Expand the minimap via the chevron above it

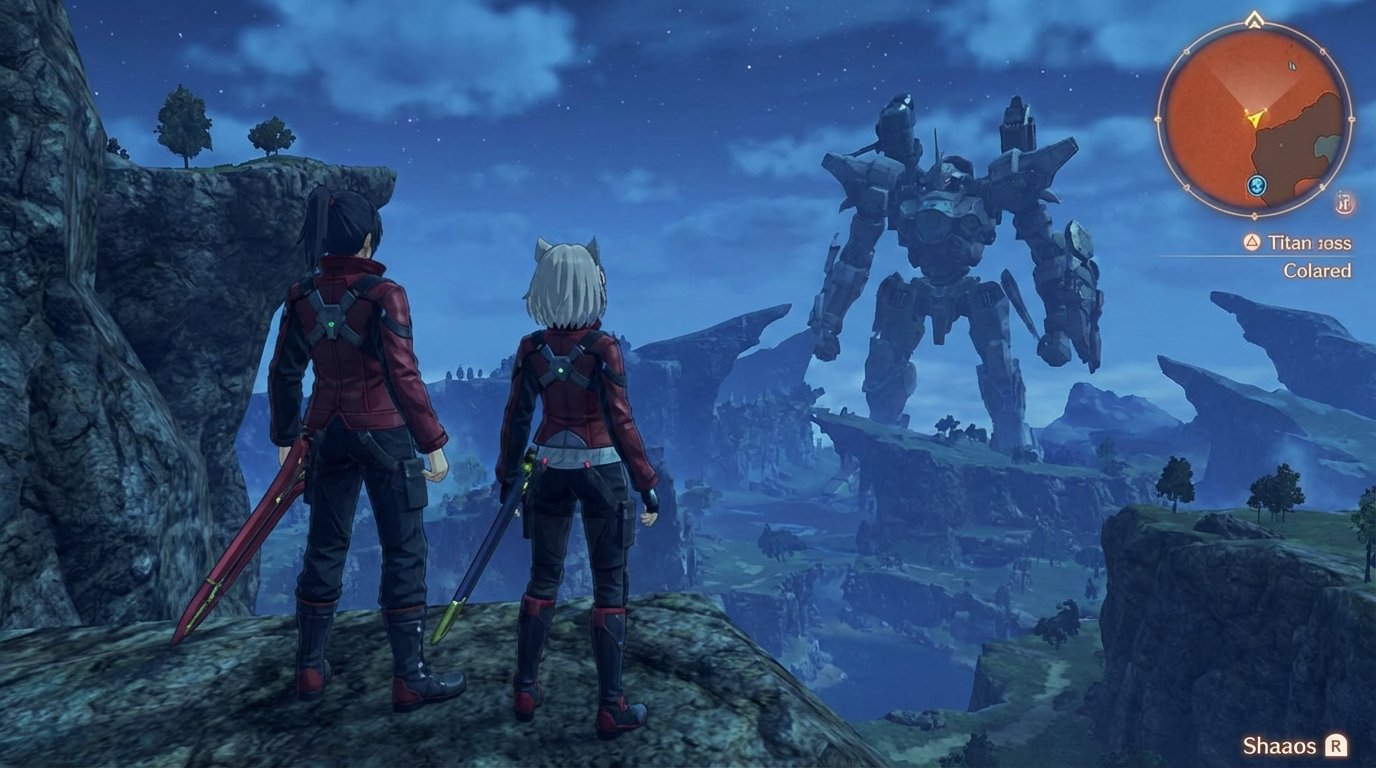pos(1253,18)
